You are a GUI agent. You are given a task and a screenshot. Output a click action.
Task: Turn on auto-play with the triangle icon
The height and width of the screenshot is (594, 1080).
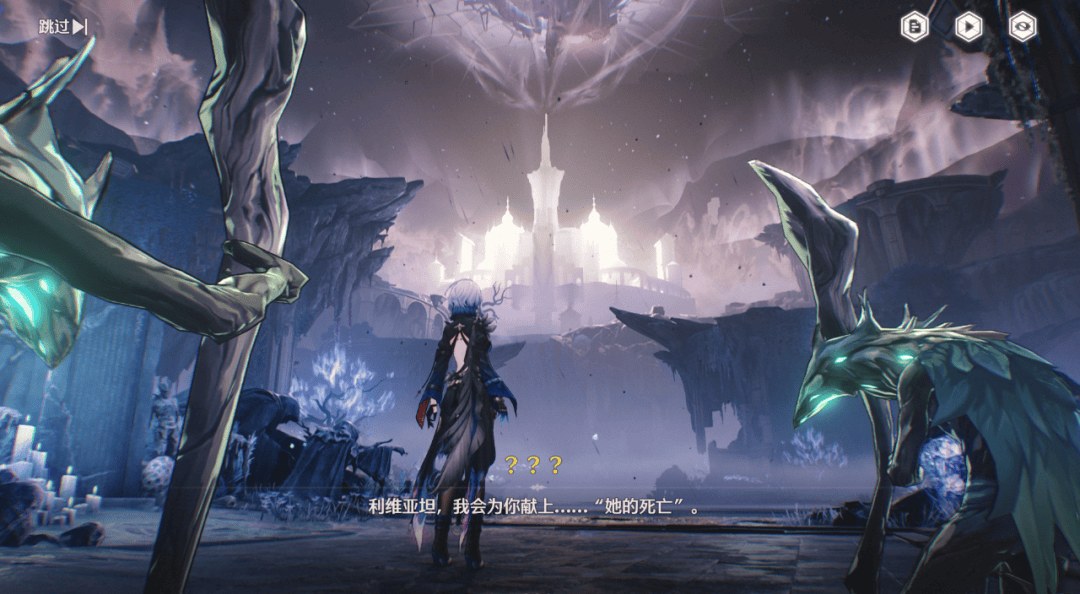[x=968, y=27]
